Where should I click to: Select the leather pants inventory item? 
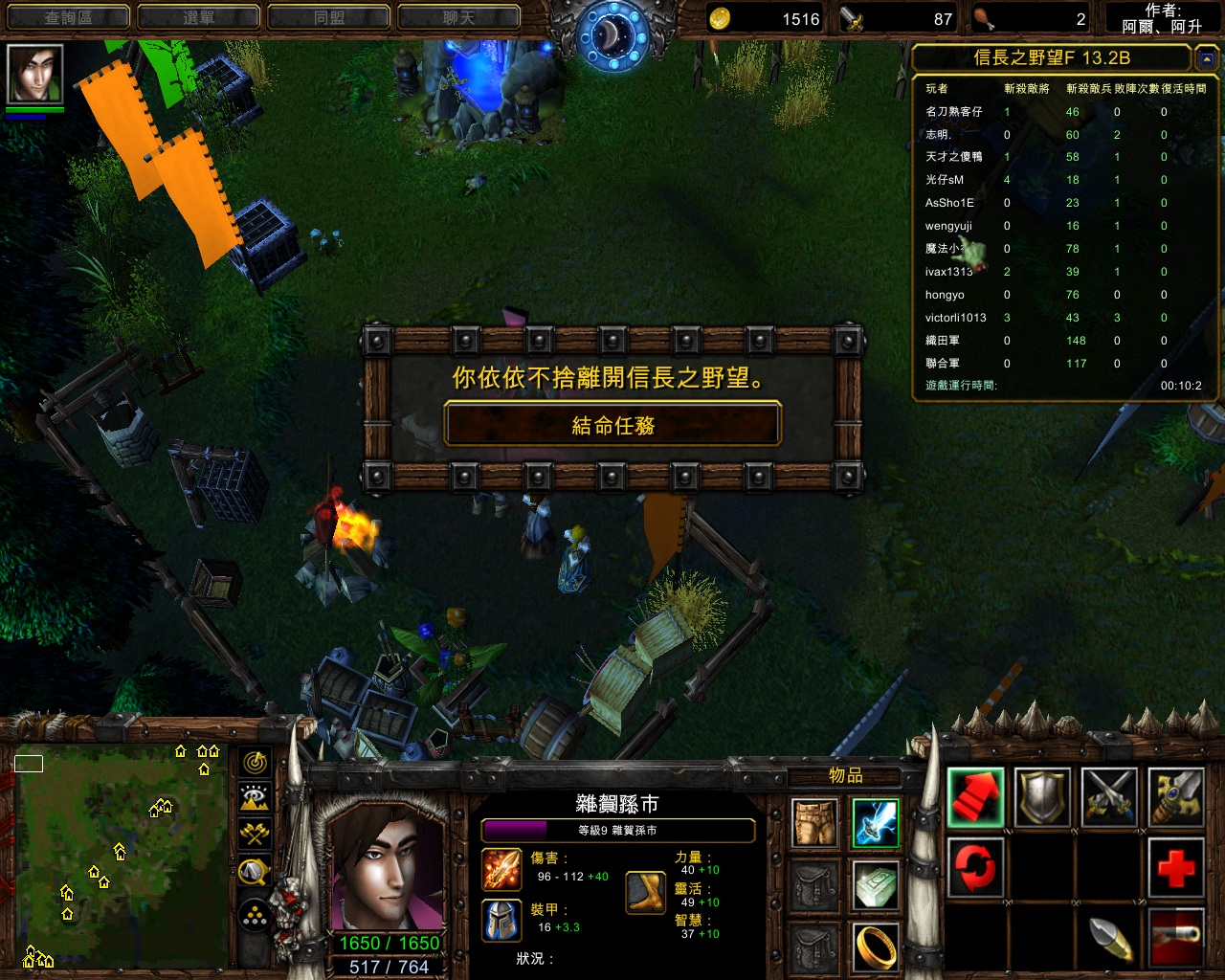coord(815,823)
